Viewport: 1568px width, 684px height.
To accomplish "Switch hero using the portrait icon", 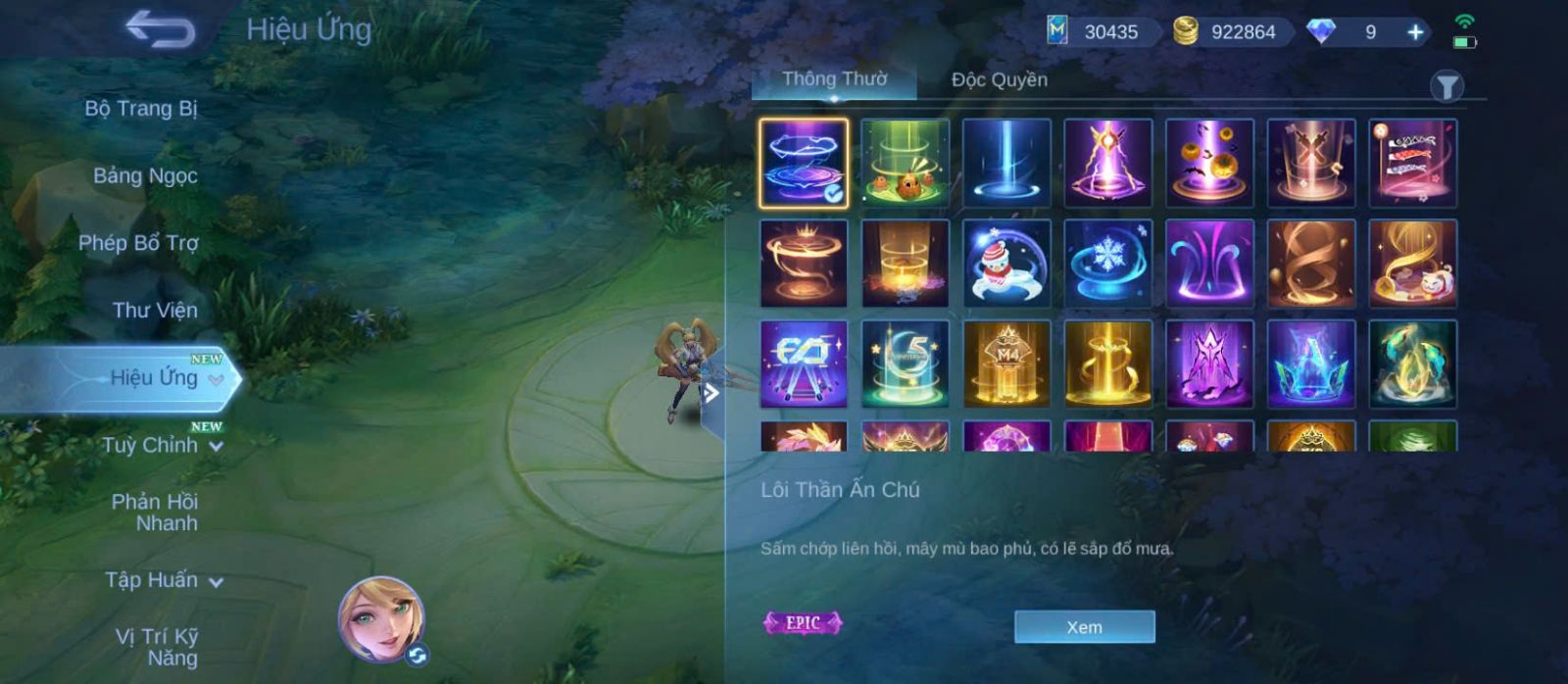I will tap(382, 621).
